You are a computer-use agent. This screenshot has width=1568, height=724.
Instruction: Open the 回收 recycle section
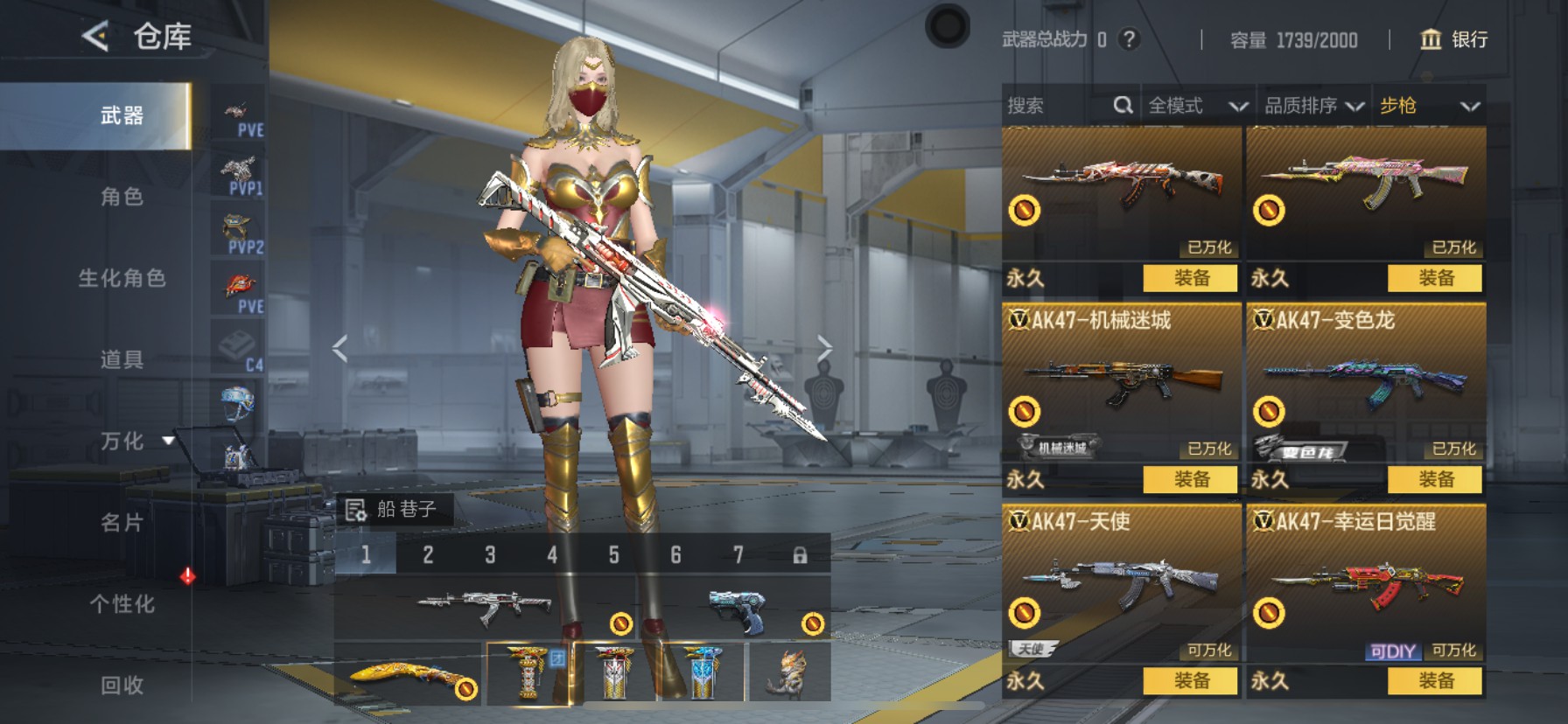[122, 686]
